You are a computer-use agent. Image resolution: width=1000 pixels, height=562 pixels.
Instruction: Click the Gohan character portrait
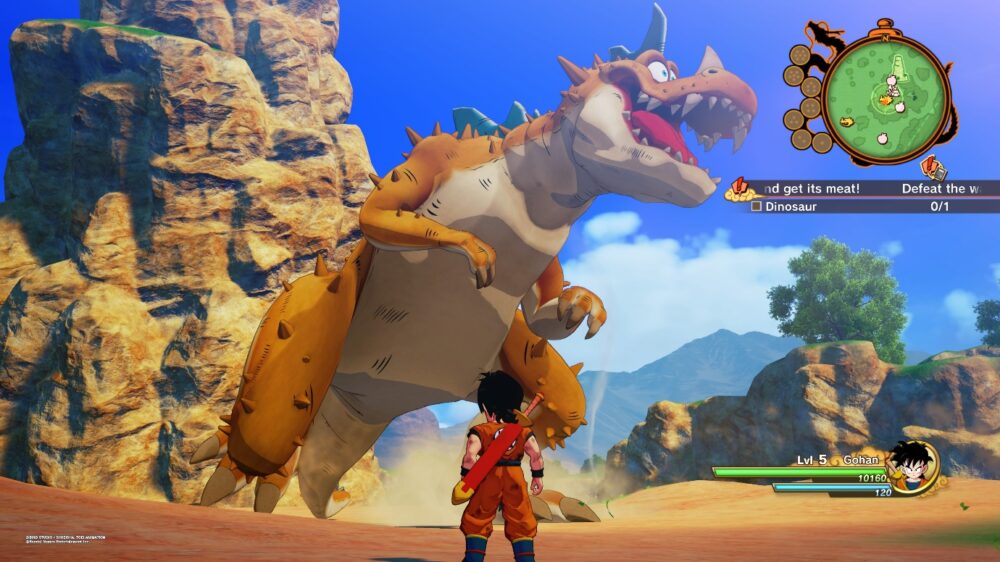[911, 465]
